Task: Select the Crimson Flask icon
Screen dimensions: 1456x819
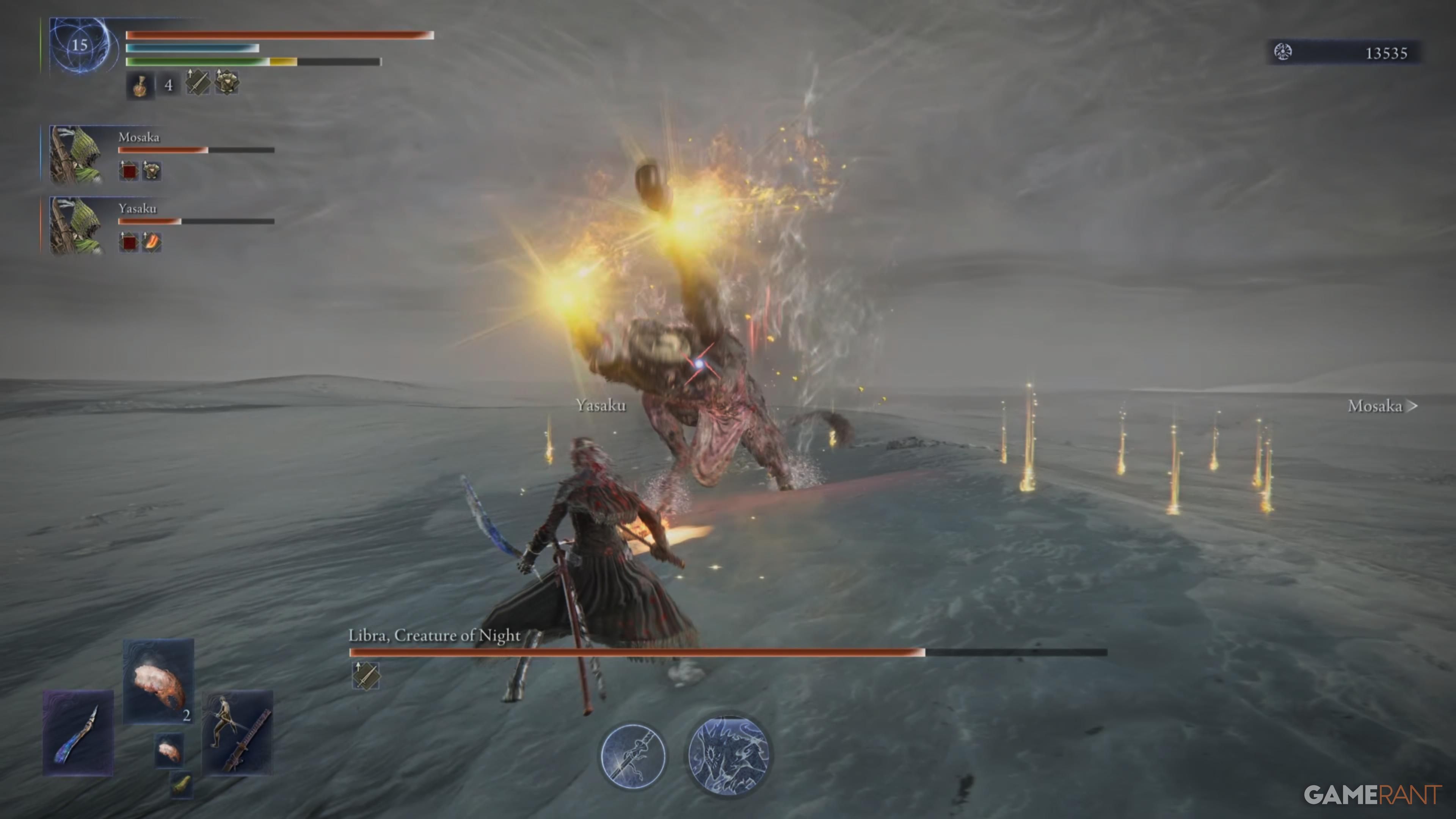Action: tap(140, 86)
